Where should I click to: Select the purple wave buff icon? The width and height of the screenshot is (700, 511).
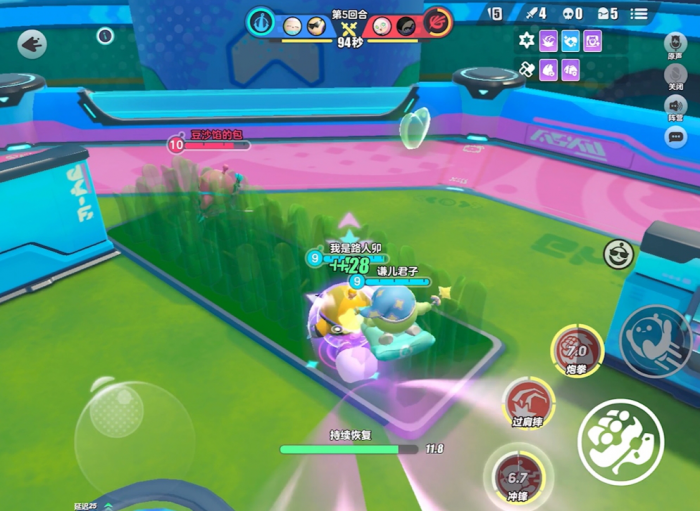point(548,41)
